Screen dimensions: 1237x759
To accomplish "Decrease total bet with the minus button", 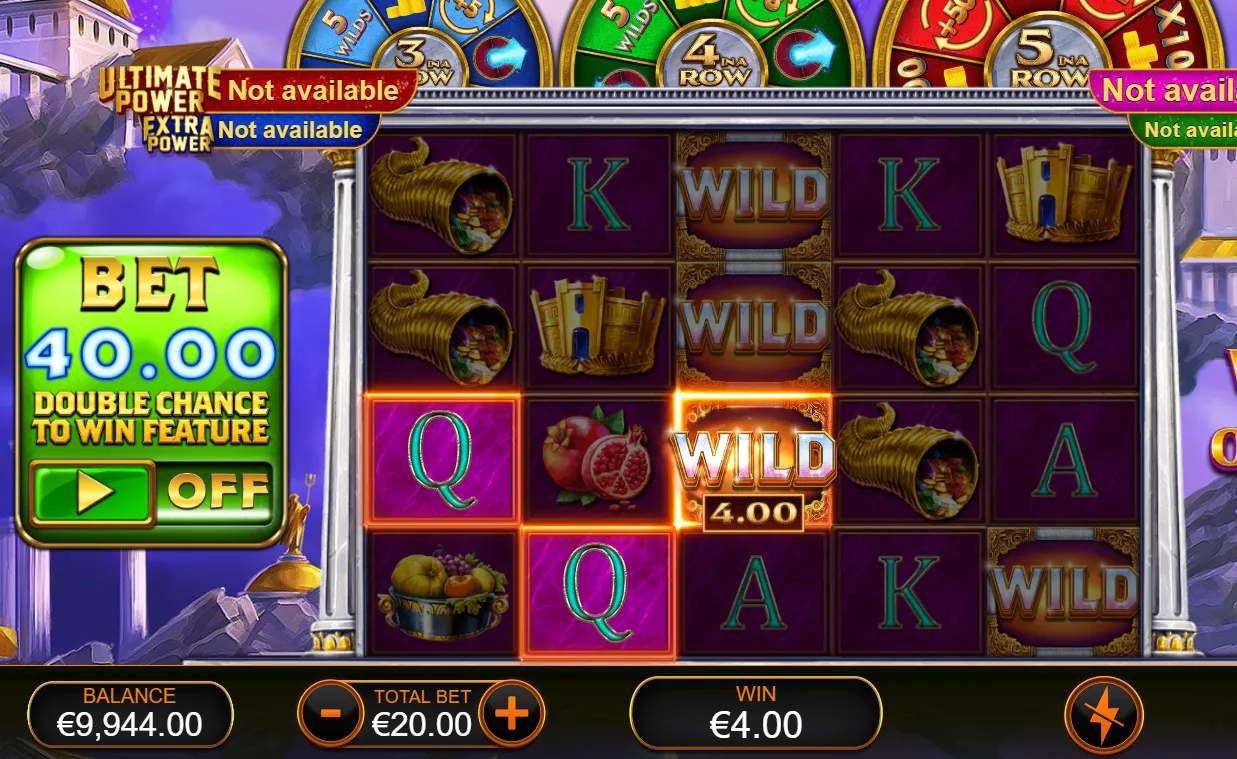I will coord(329,714).
